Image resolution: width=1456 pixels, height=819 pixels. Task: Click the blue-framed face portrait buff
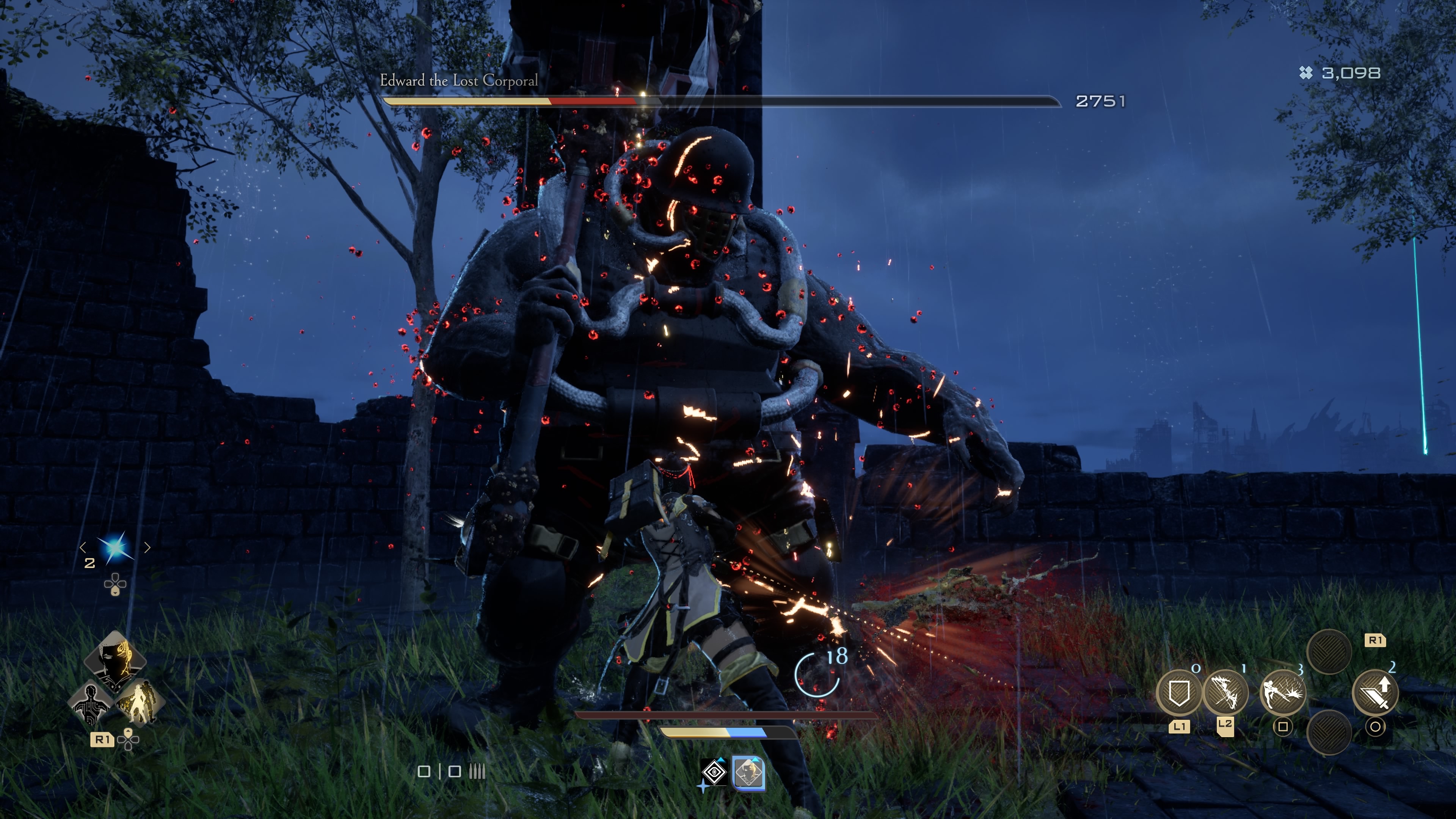click(x=748, y=773)
